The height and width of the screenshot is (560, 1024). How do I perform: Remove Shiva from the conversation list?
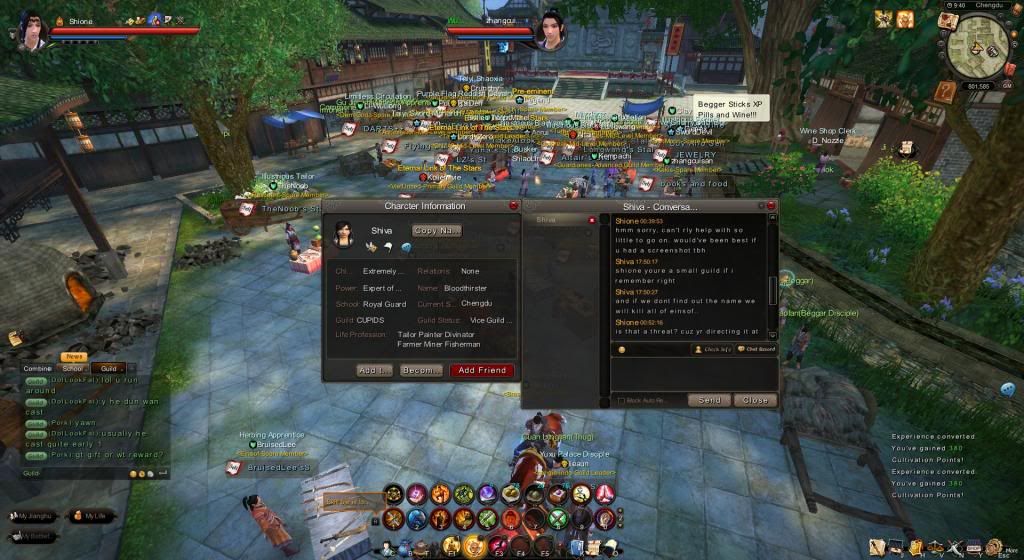[592, 219]
